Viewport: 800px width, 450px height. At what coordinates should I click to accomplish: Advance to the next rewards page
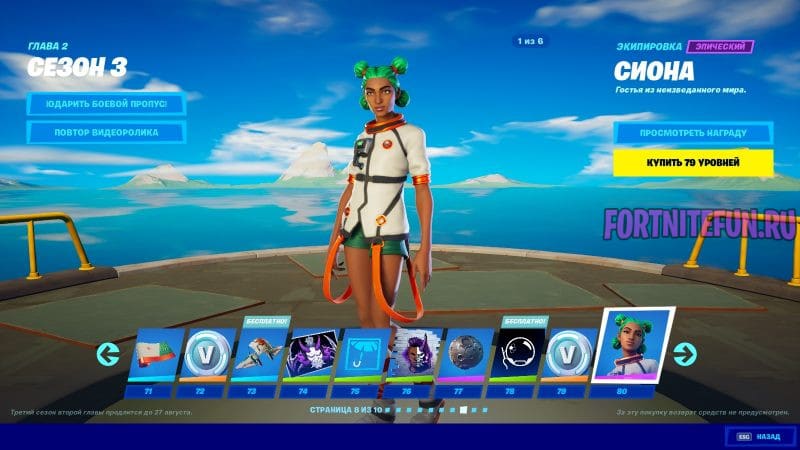coord(685,353)
